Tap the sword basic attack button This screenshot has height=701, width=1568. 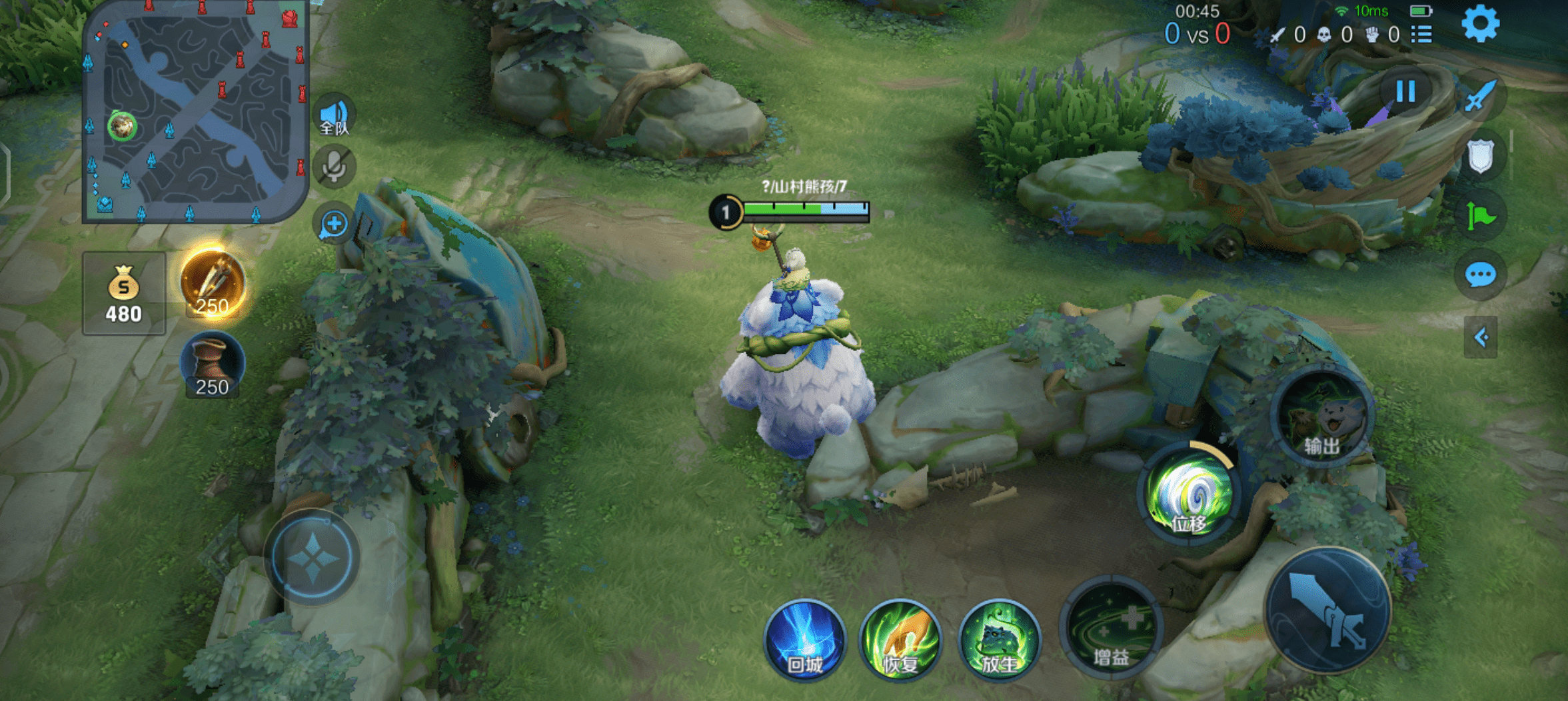tap(1327, 611)
